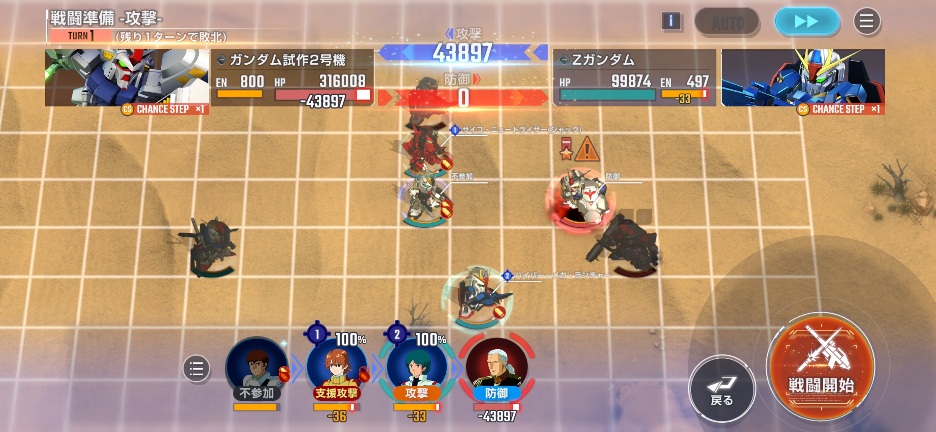Choose the 攻撃 attacker pilot portrait
The image size is (936, 432).
click(x=416, y=369)
